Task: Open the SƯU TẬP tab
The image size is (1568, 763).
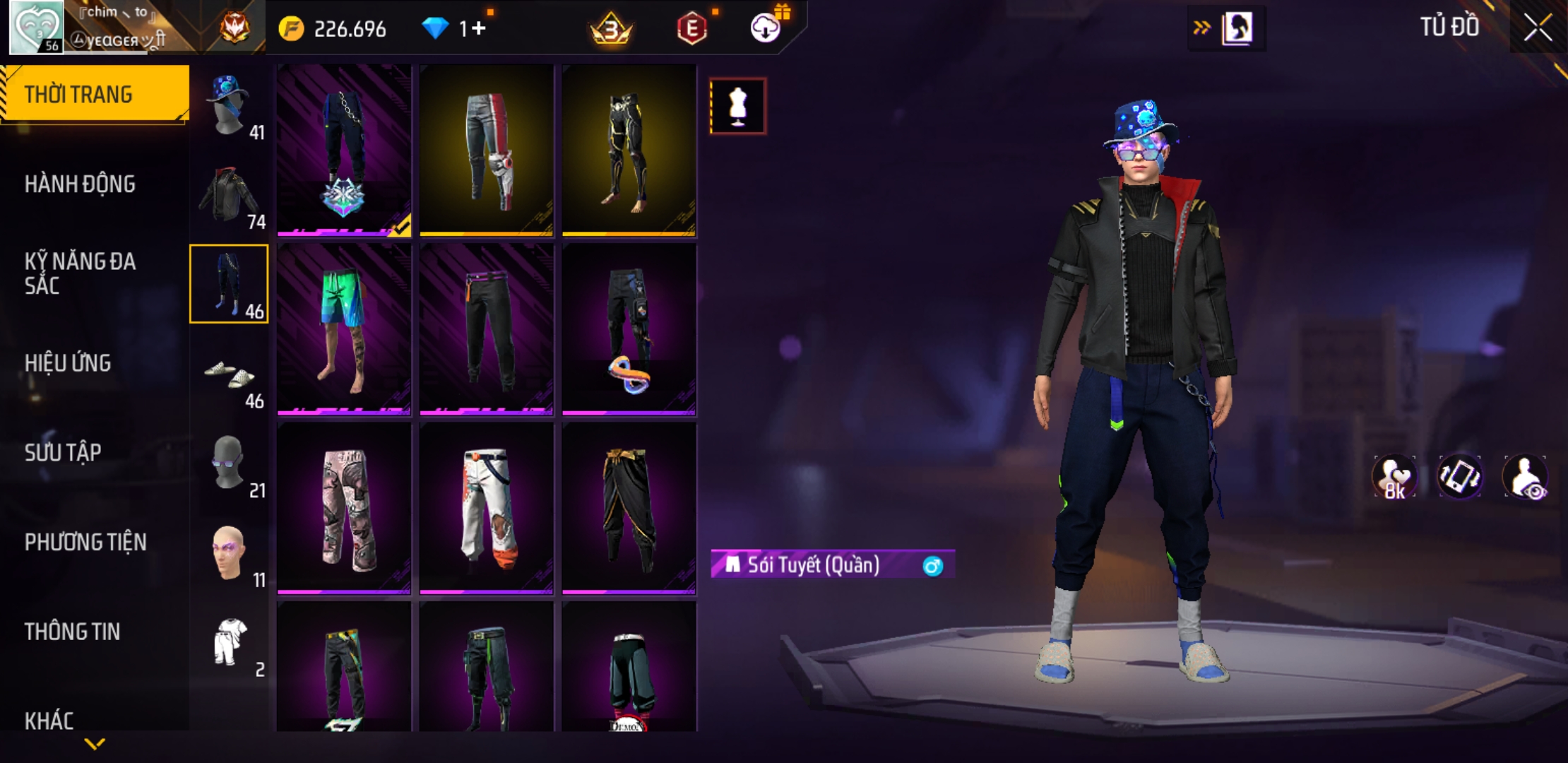Action: [x=63, y=453]
